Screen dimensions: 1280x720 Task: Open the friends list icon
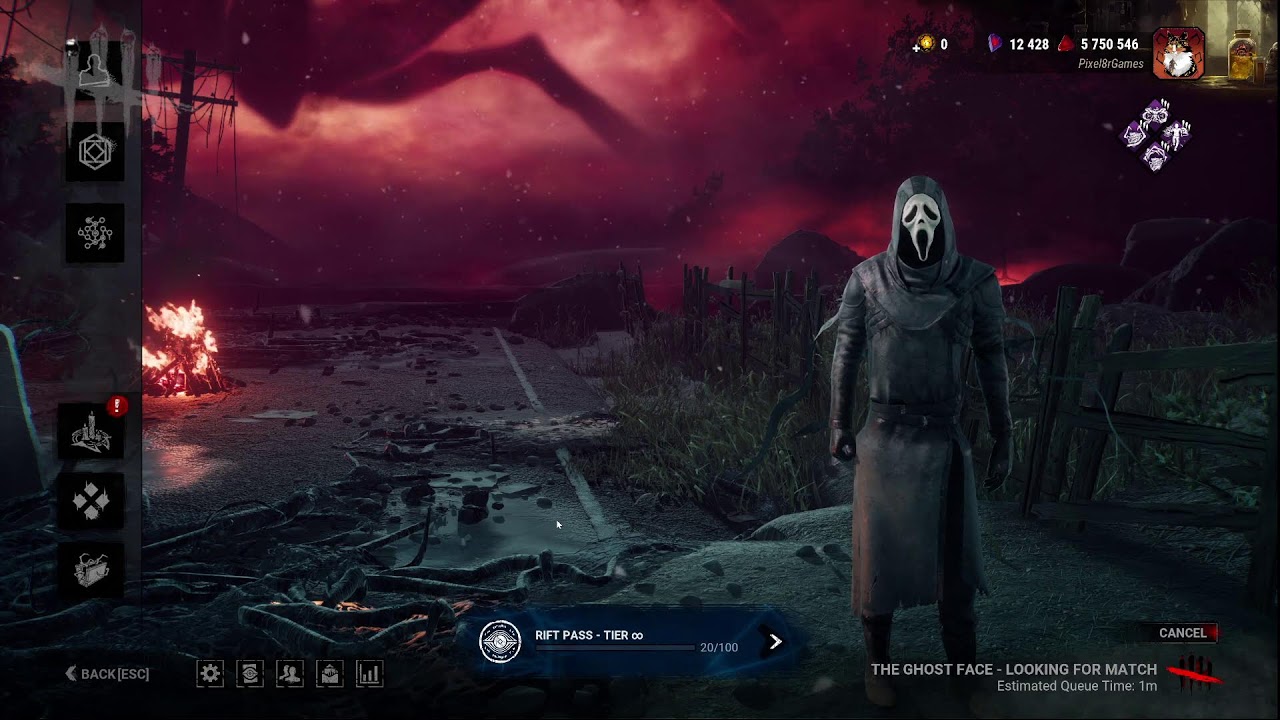click(x=290, y=674)
